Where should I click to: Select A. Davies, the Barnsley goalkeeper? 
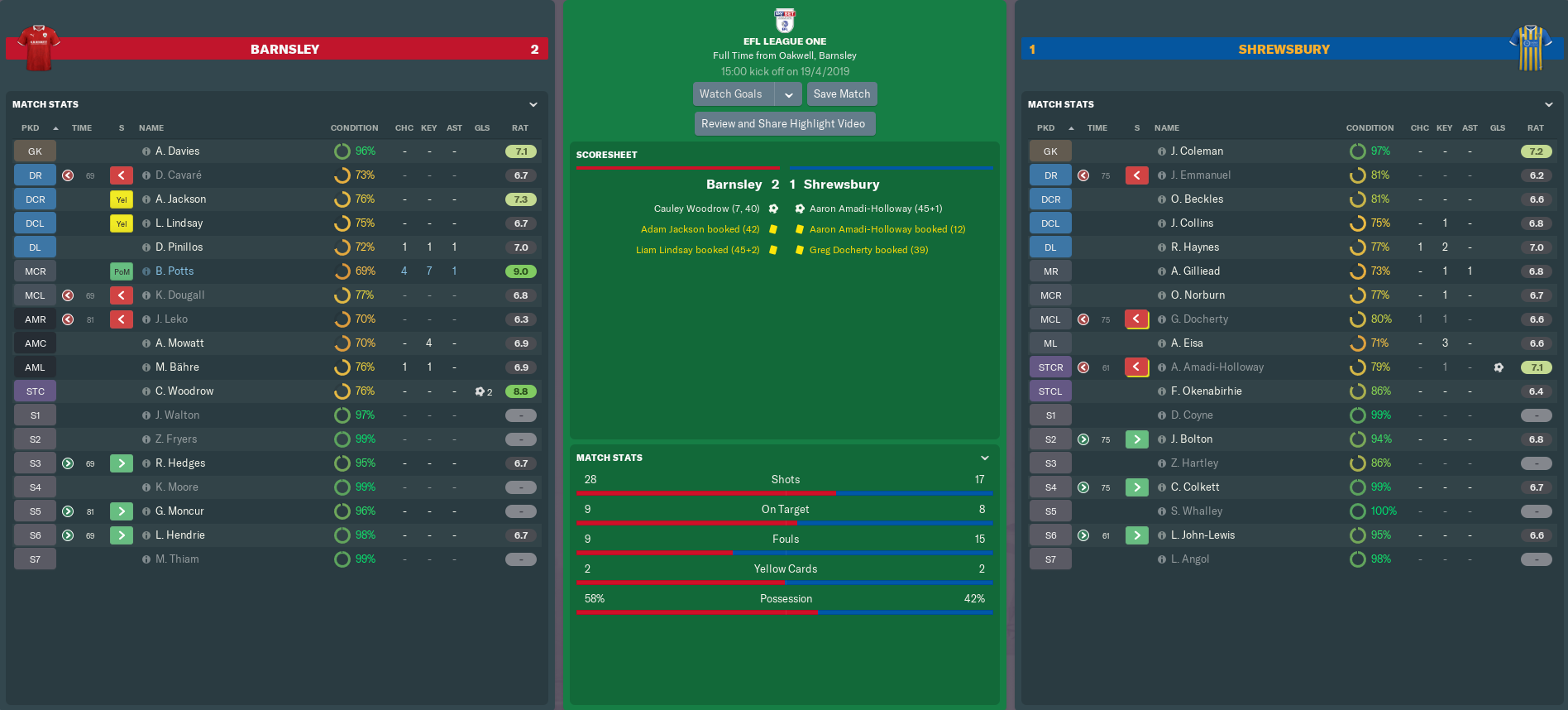[x=177, y=151]
